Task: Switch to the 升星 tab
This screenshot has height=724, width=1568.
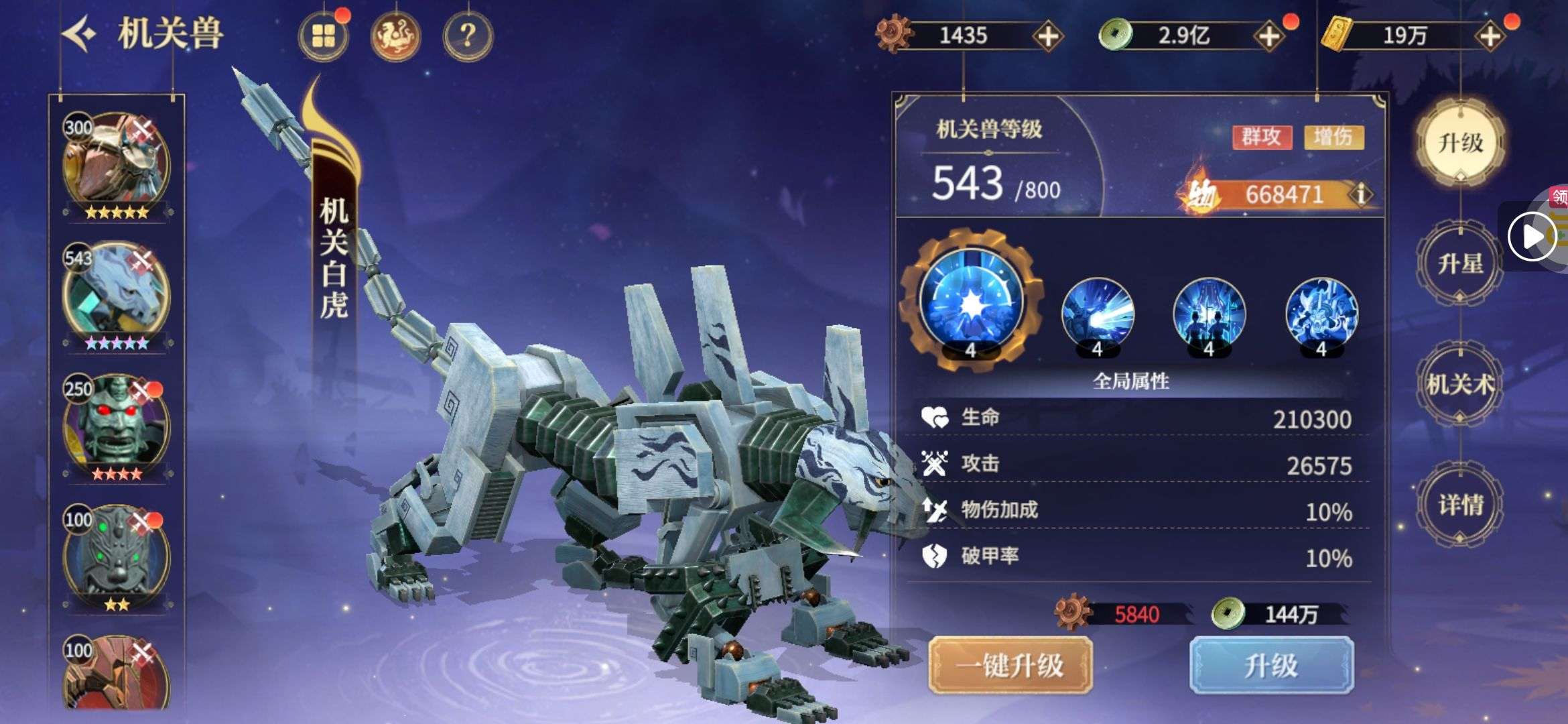Action: point(1460,263)
